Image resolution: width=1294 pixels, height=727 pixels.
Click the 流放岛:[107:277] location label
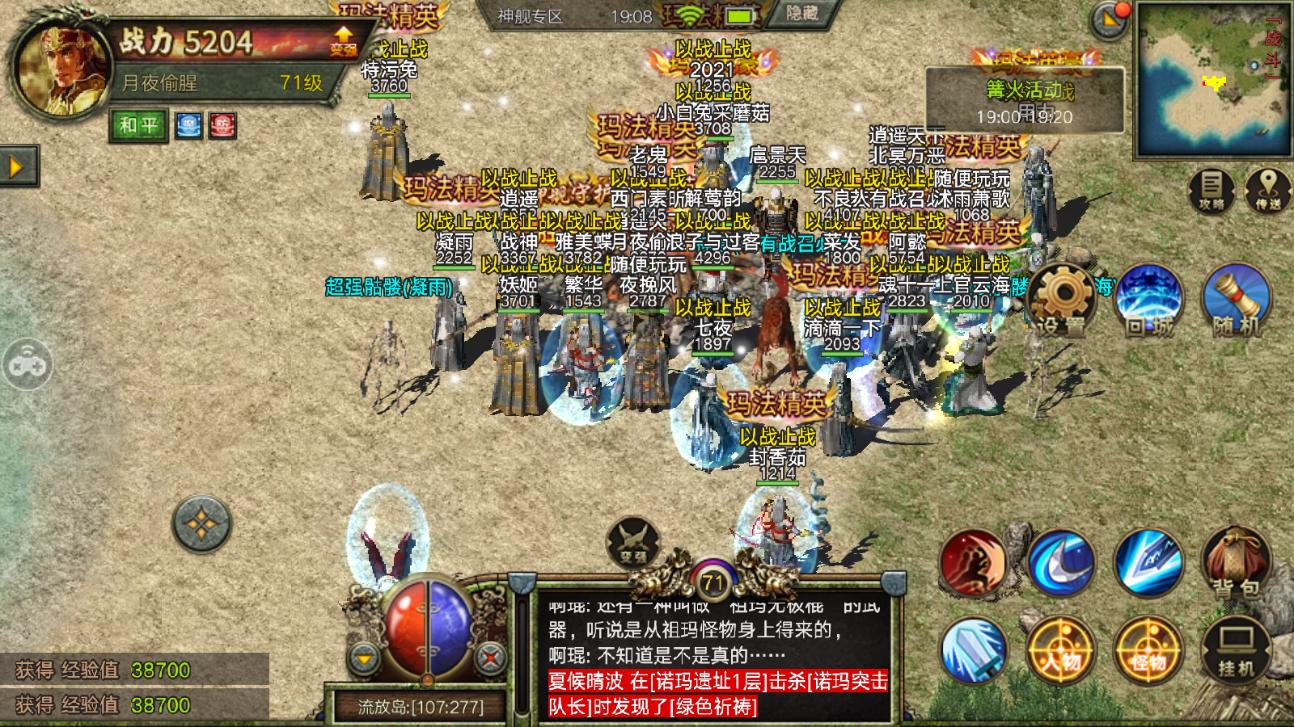420,706
